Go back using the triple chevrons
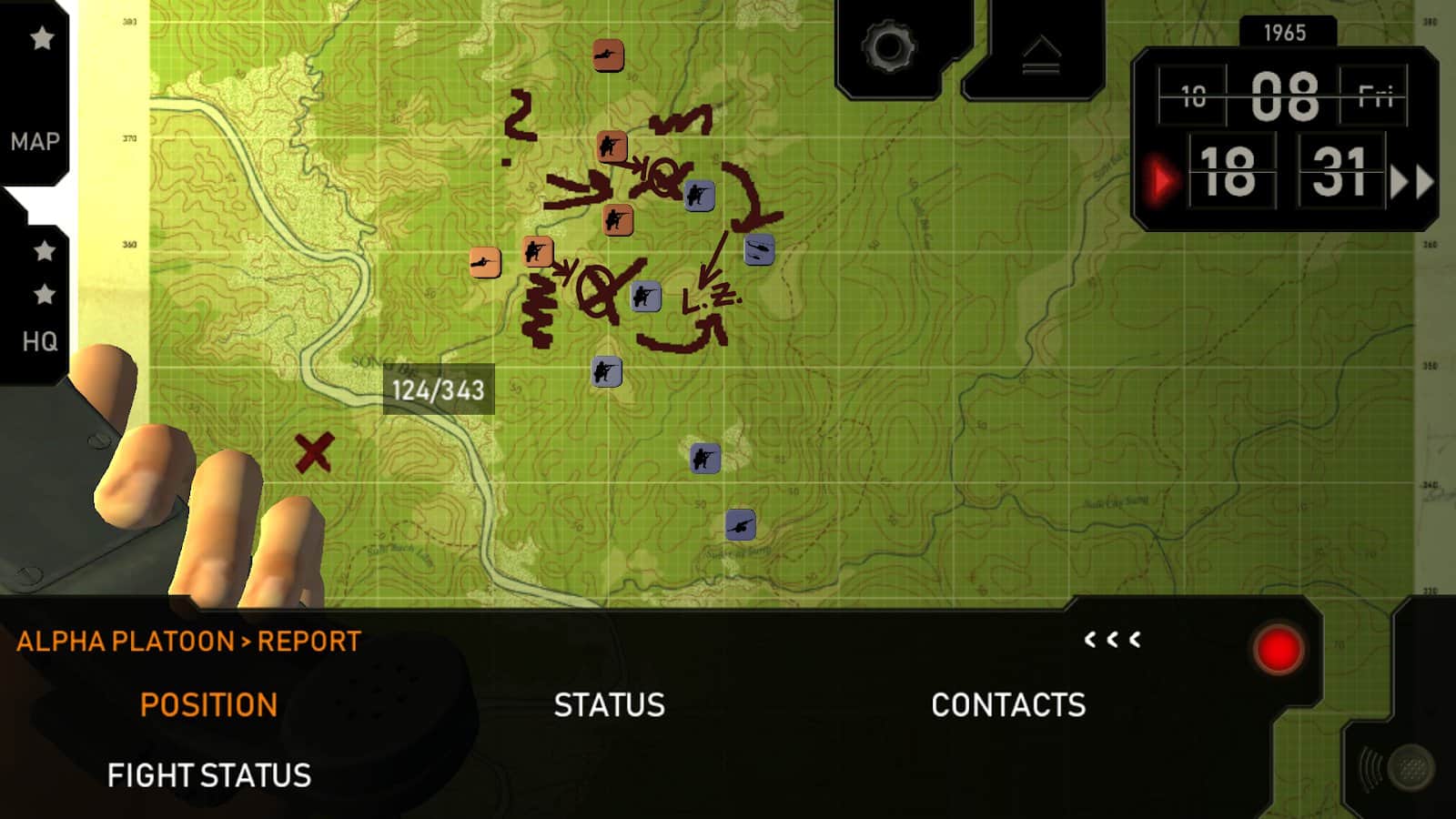This screenshot has height=819, width=1456. [1112, 640]
